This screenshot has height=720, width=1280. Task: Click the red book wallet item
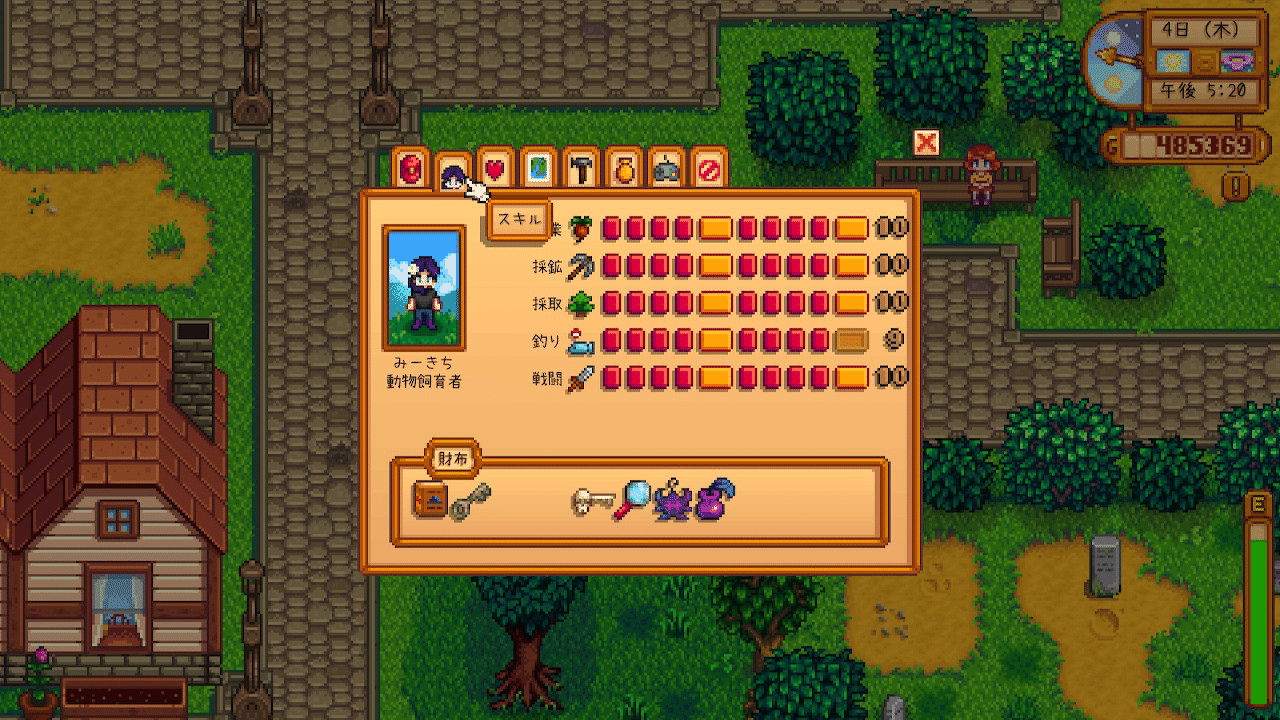tap(429, 500)
